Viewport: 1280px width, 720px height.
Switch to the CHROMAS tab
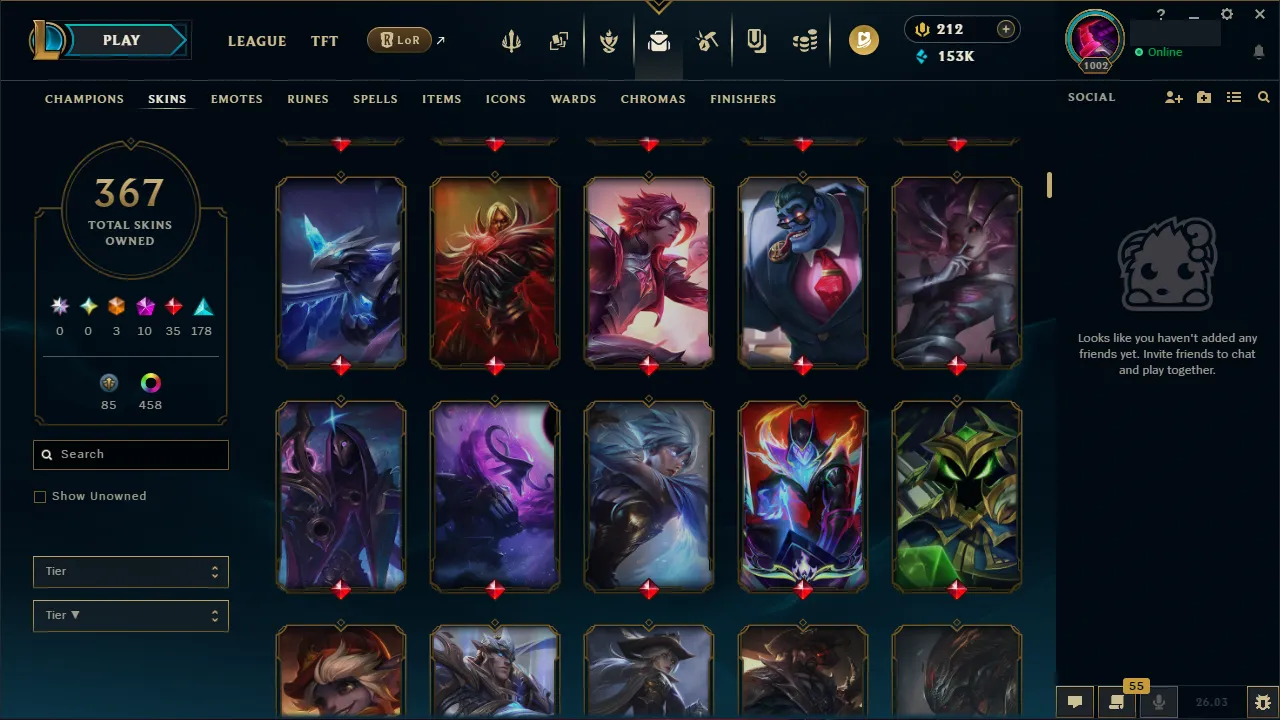(x=653, y=99)
